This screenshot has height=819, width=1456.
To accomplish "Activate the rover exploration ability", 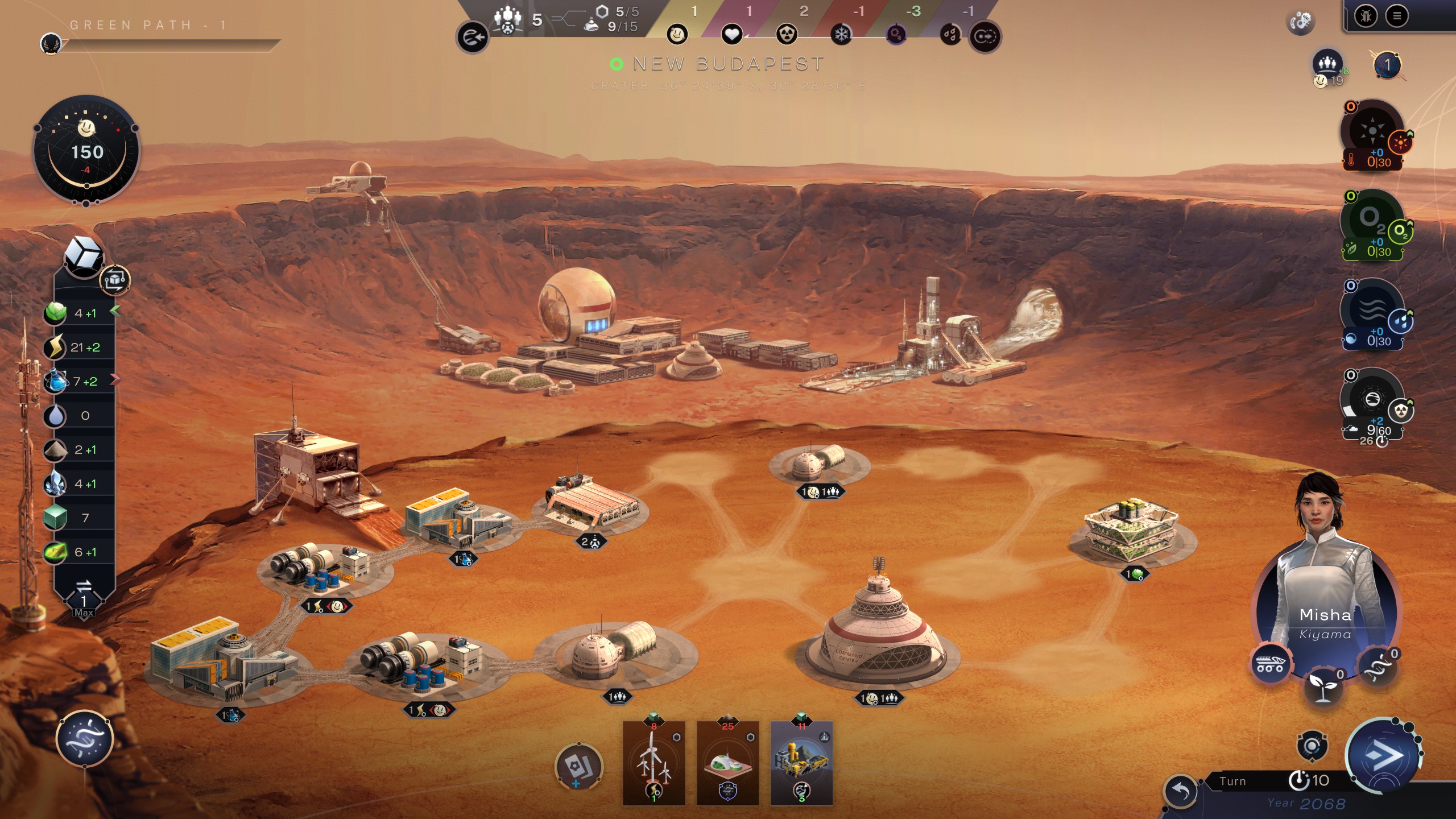I will coord(1270,663).
